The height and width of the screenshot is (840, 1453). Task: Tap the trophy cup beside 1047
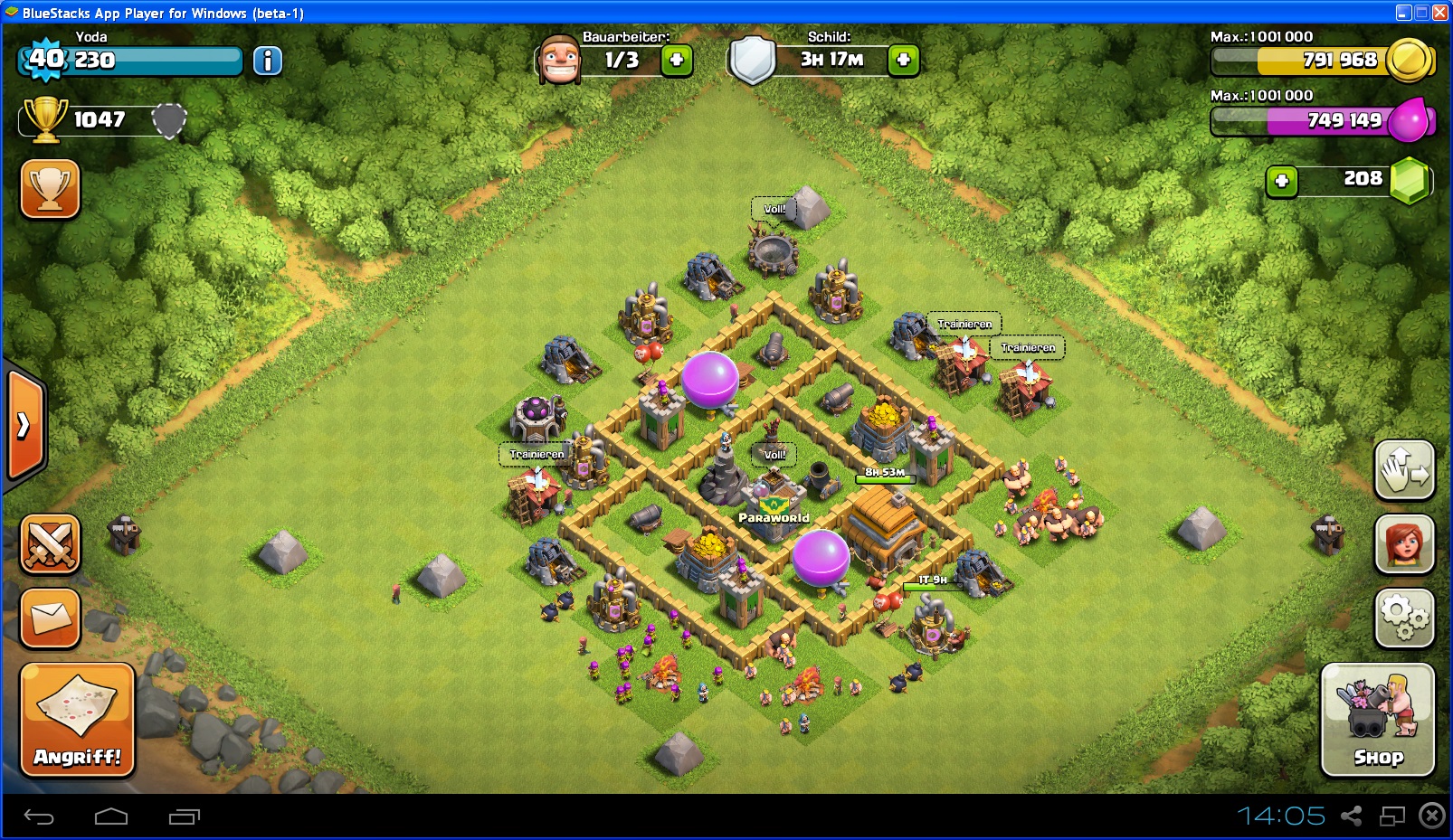coord(45,118)
